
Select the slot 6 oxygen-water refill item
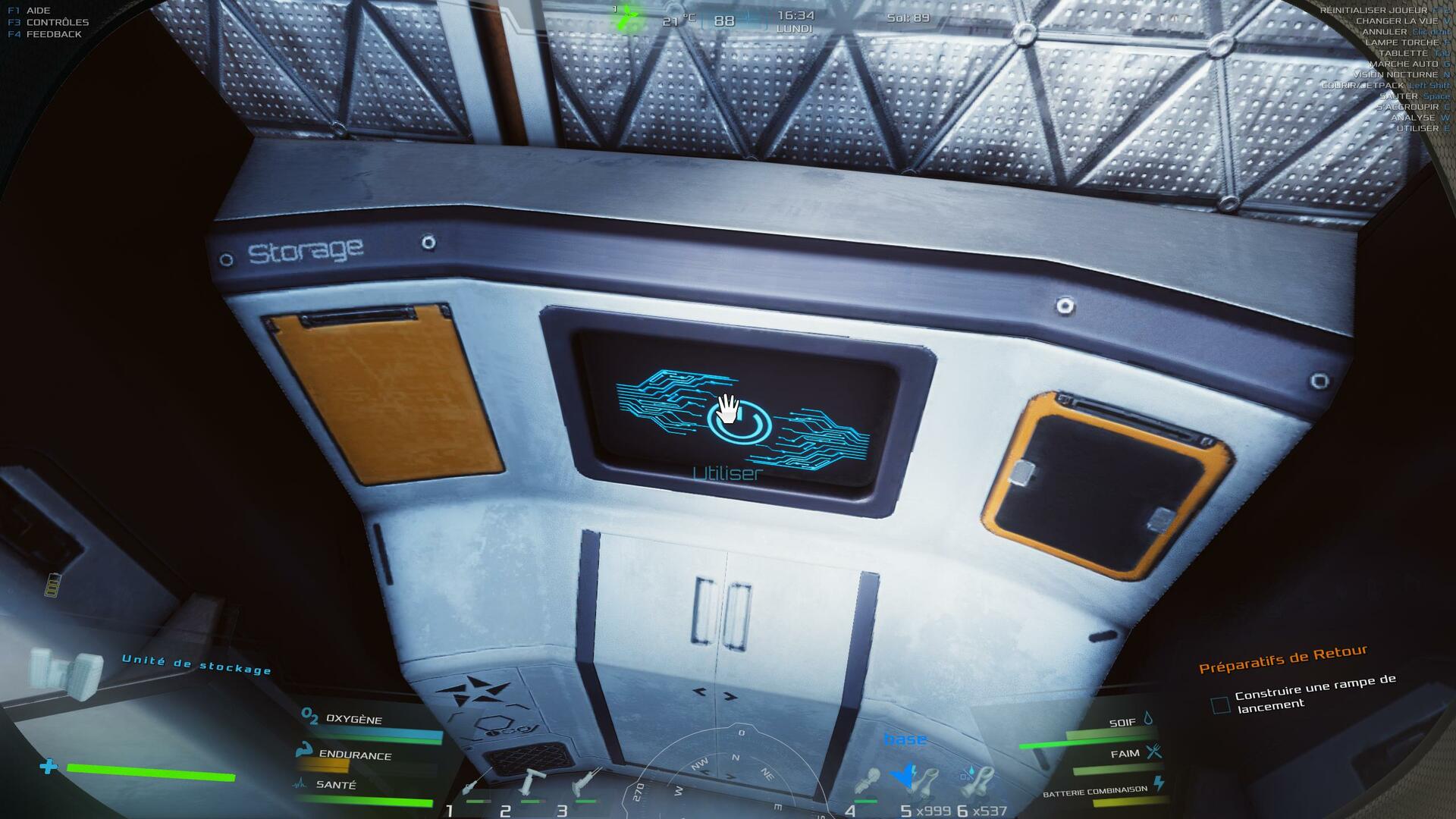(977, 783)
